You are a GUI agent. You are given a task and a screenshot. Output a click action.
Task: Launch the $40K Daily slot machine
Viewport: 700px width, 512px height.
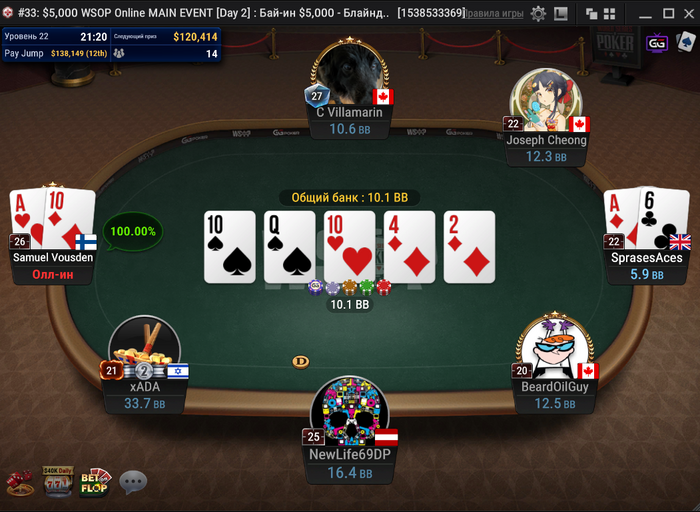56,481
